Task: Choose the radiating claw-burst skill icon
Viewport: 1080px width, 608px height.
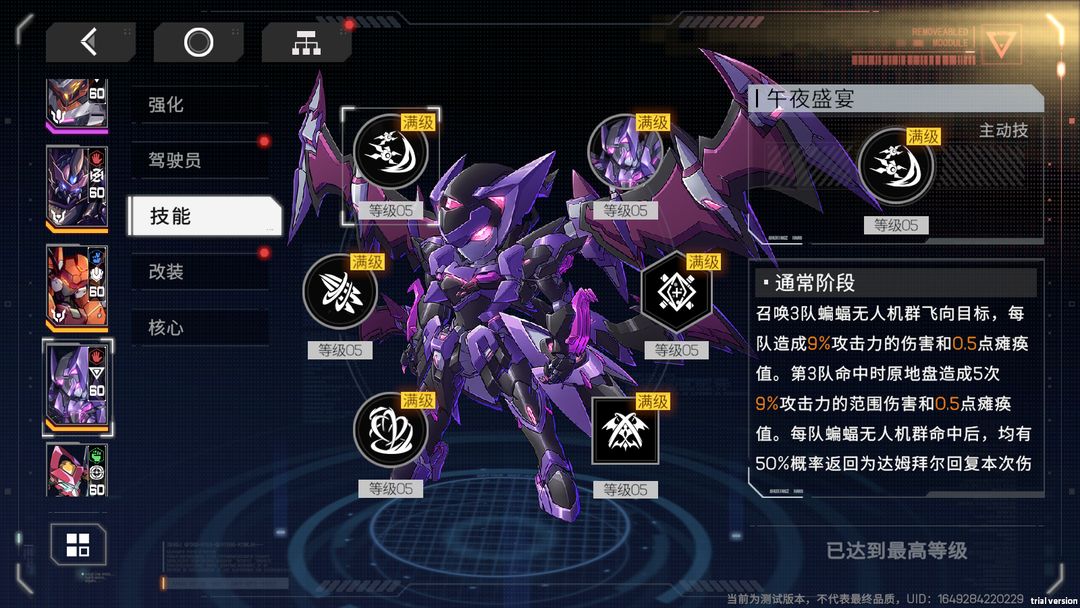Action: [x=340, y=292]
